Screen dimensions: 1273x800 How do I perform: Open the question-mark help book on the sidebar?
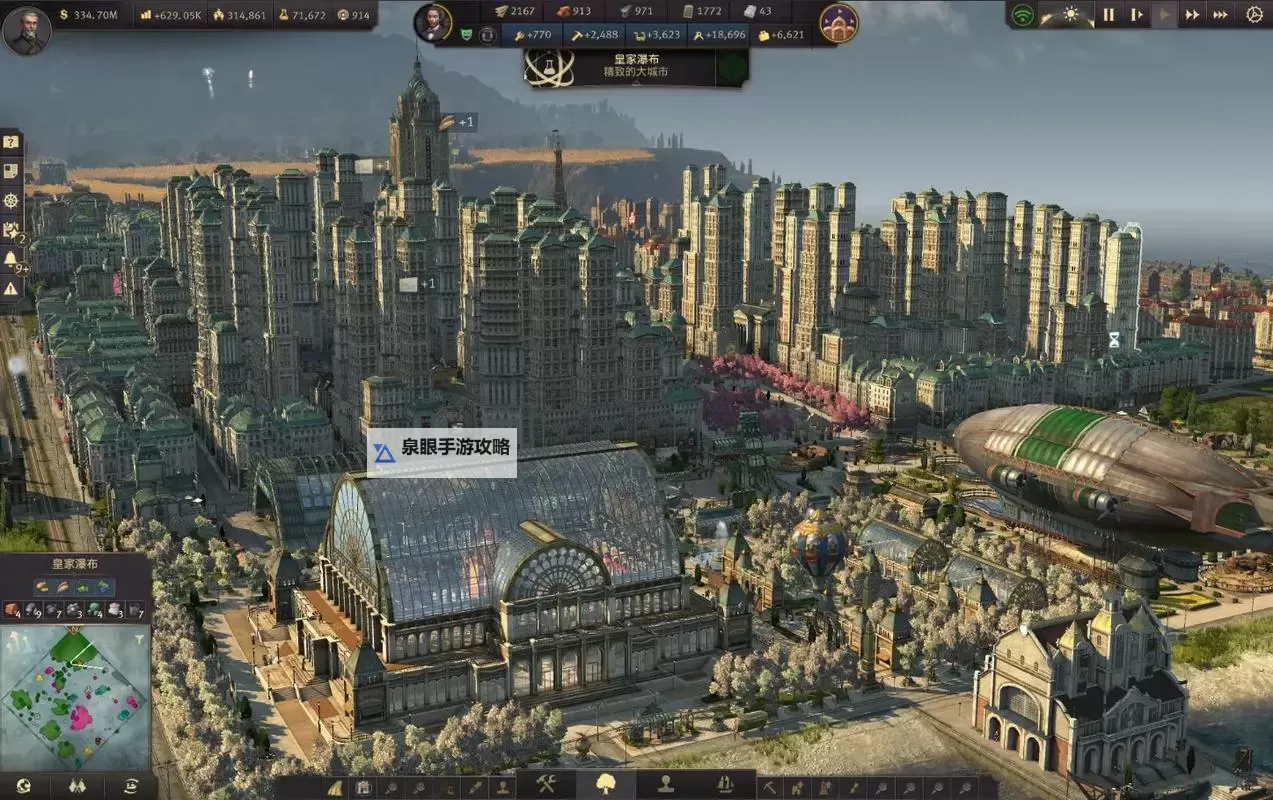pos(11,142)
